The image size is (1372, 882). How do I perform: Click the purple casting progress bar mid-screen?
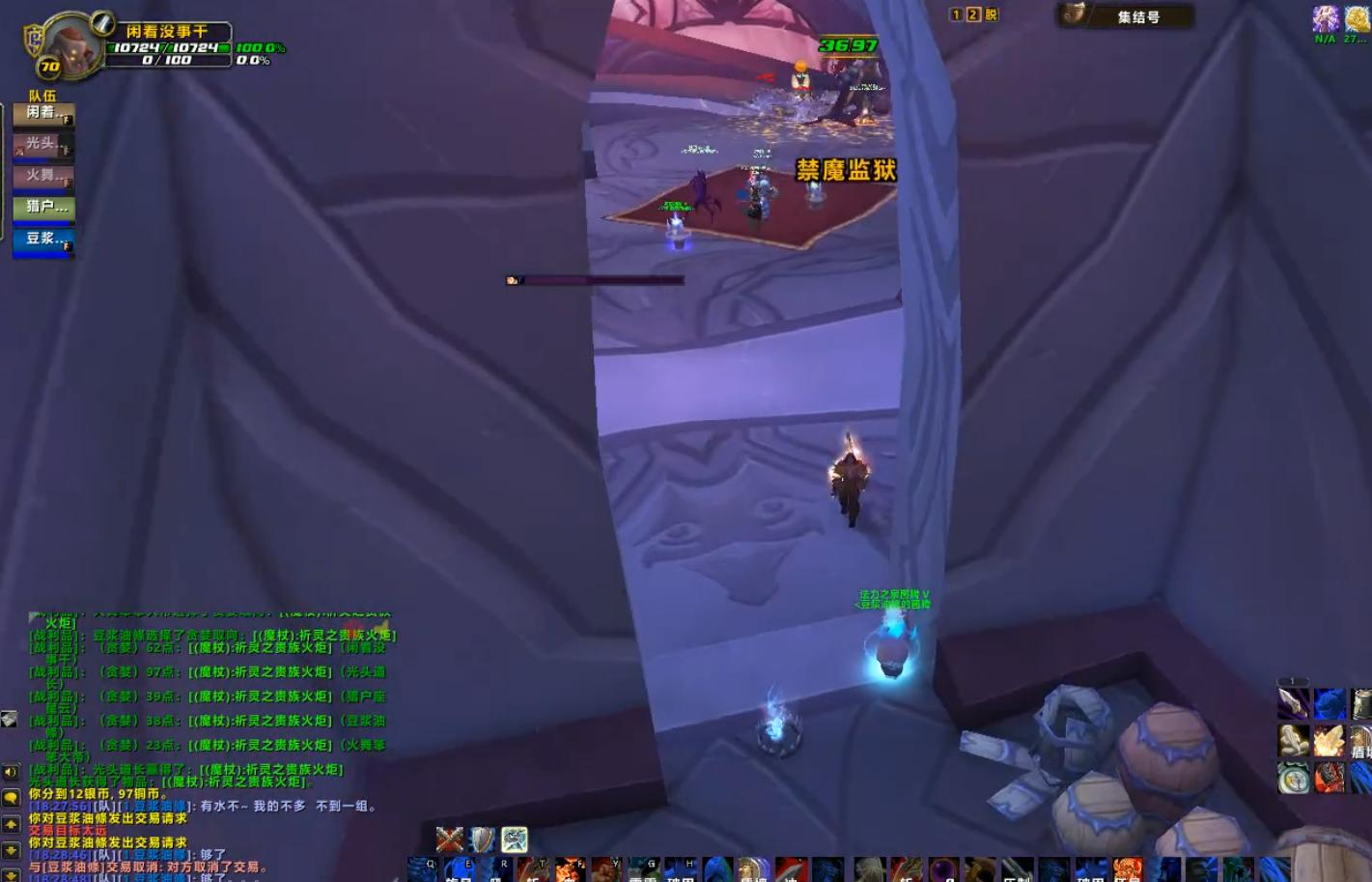[594, 280]
